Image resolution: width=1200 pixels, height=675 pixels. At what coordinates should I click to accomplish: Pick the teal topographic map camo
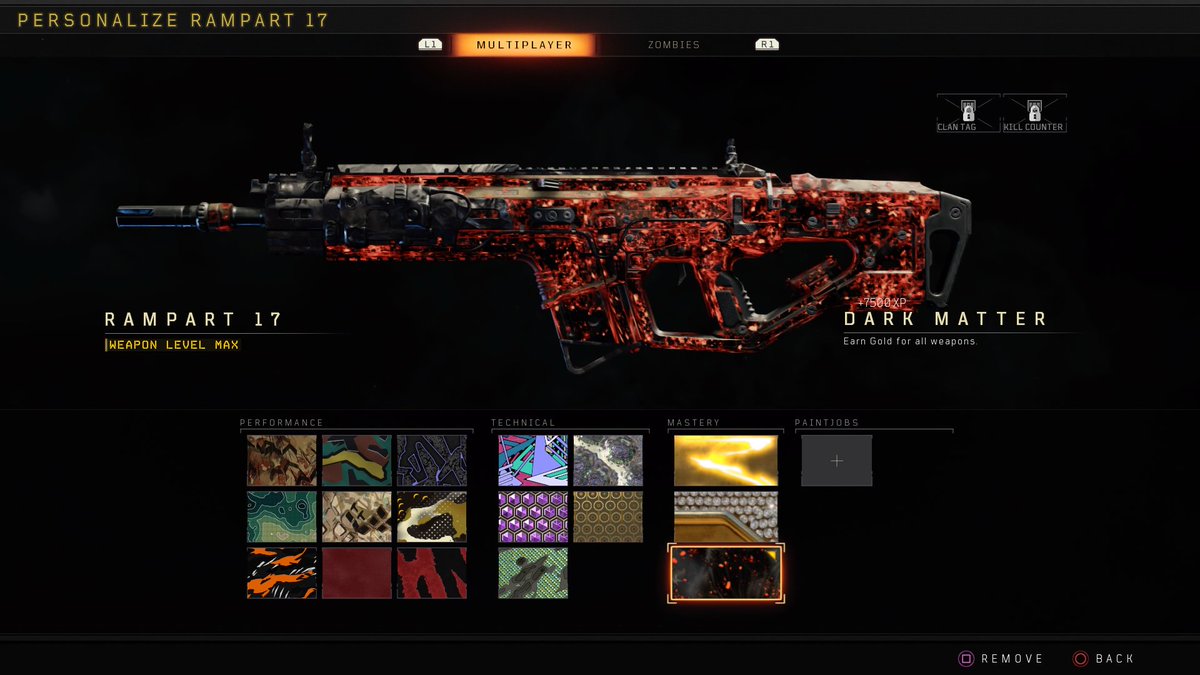tap(282, 517)
